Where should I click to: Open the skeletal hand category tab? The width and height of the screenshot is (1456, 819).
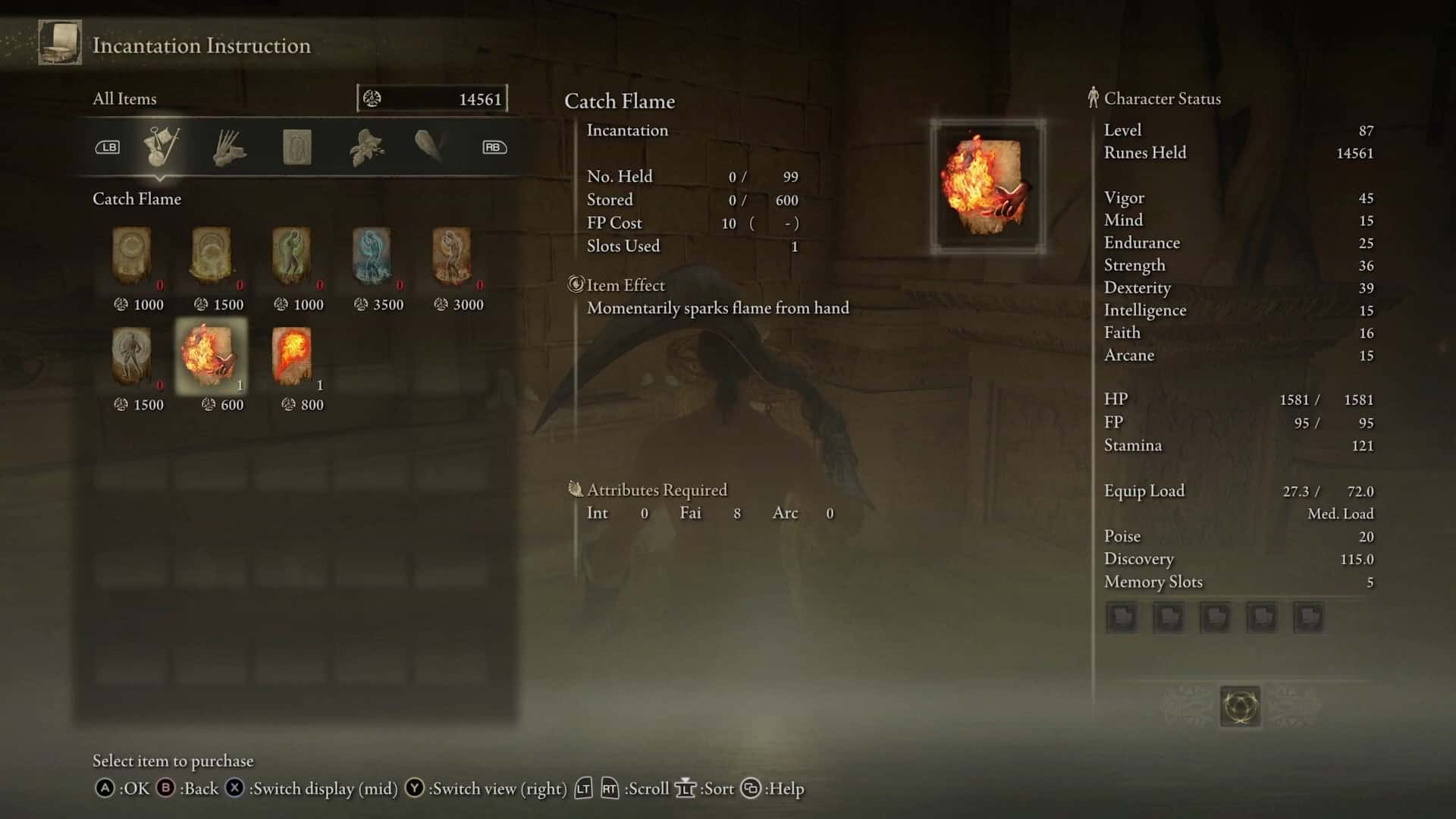pyautogui.click(x=229, y=147)
